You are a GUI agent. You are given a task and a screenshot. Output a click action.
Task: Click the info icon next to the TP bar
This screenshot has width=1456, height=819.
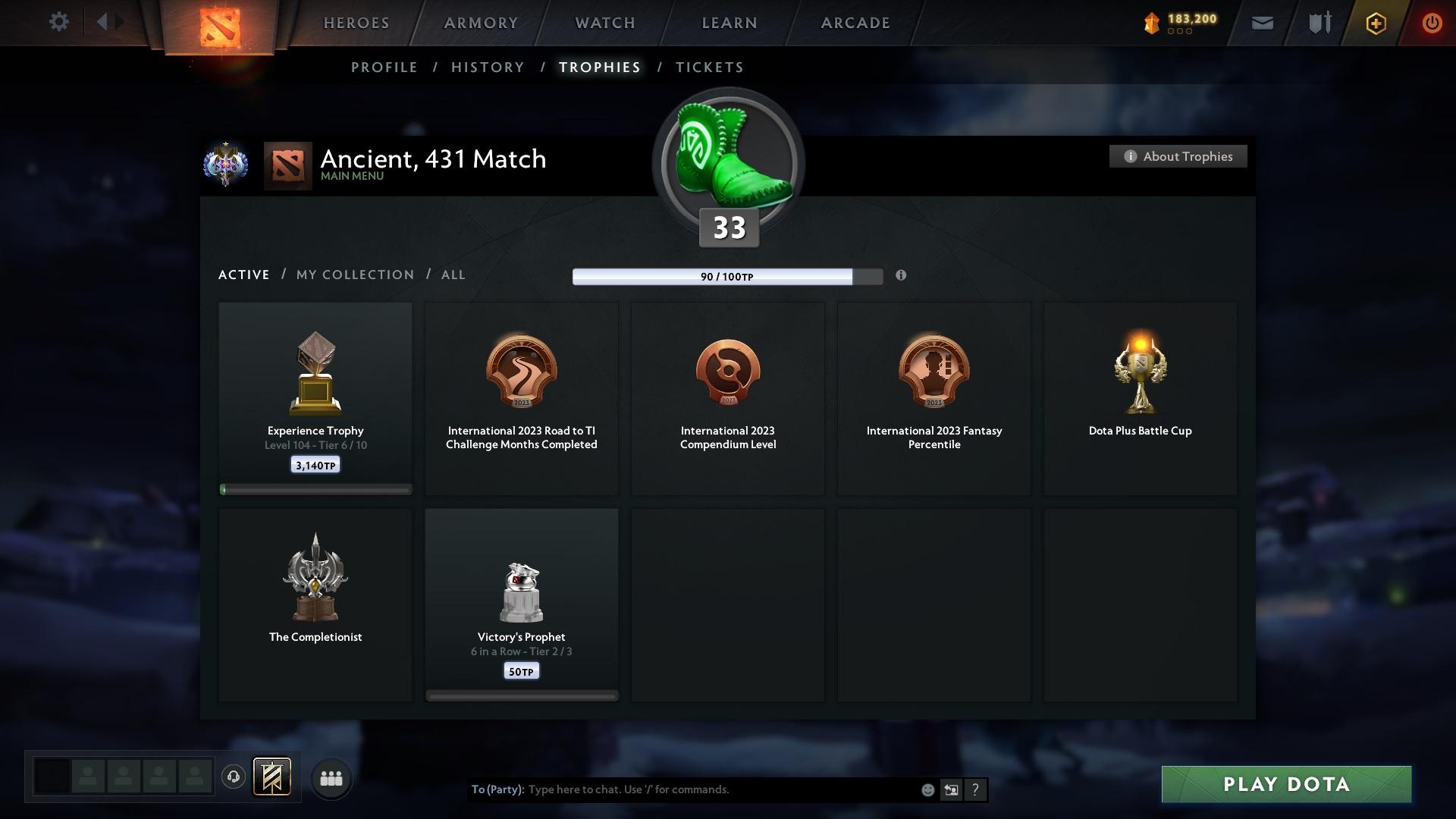click(x=902, y=276)
